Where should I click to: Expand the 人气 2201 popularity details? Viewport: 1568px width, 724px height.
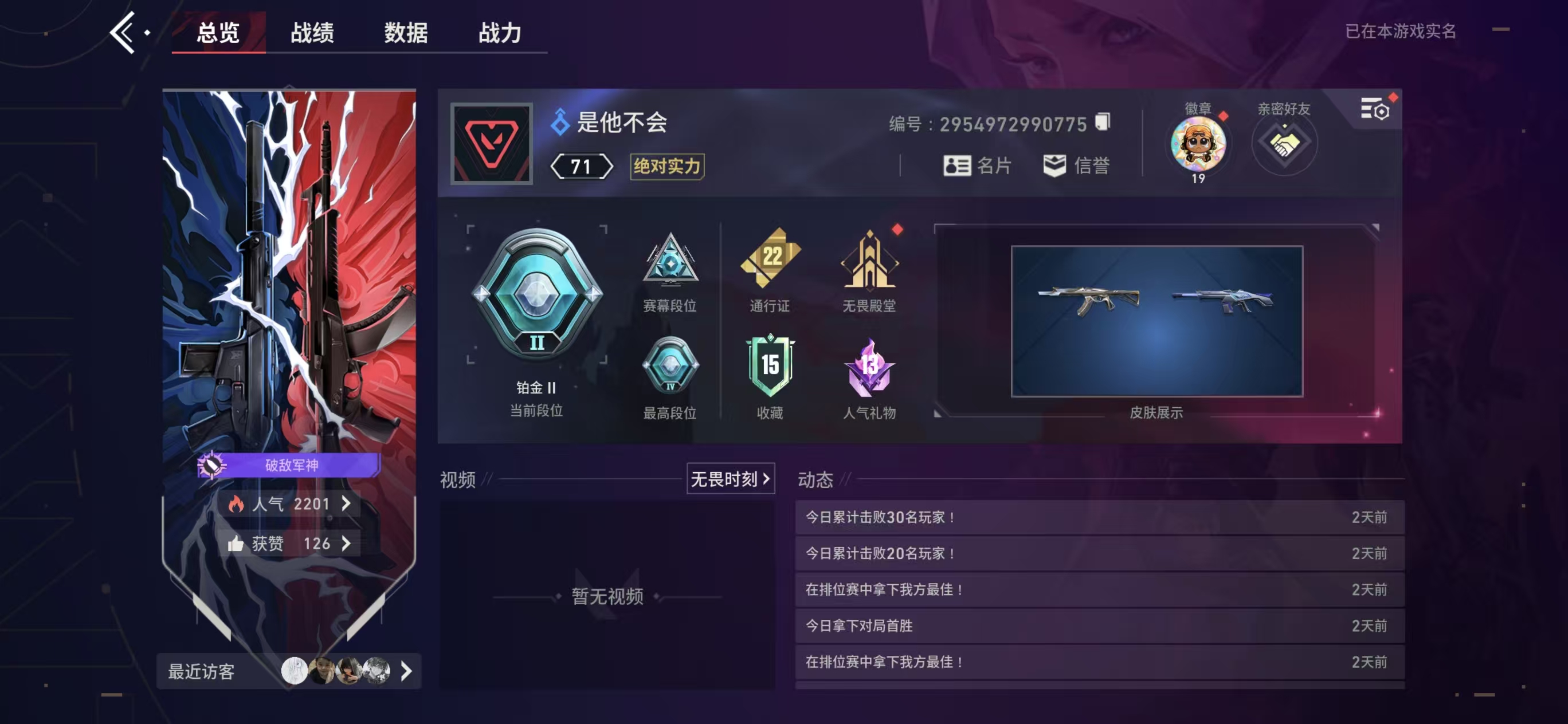point(291,503)
